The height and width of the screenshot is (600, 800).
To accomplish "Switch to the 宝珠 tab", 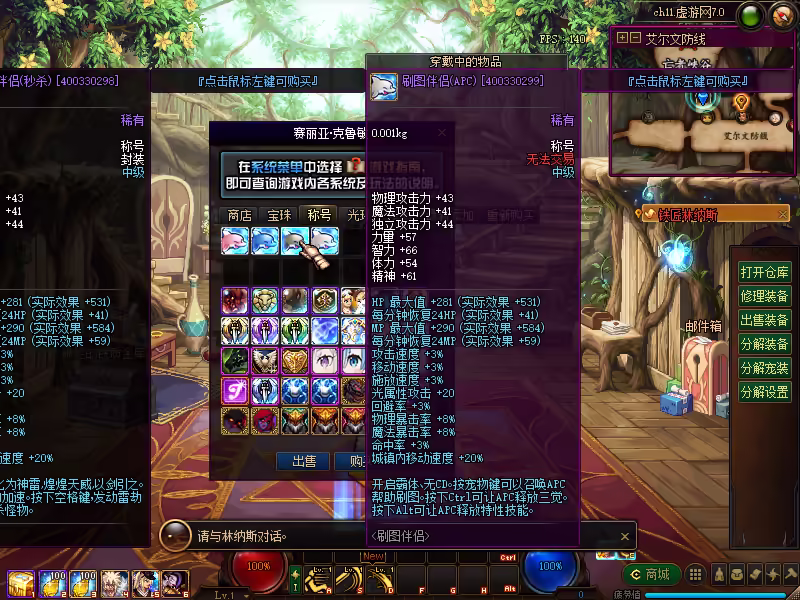I will pyautogui.click(x=279, y=215).
